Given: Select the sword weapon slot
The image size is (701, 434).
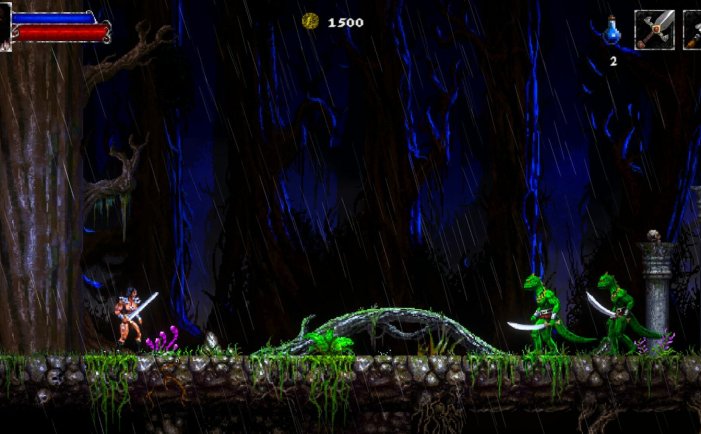Looking at the screenshot, I should [x=654, y=30].
